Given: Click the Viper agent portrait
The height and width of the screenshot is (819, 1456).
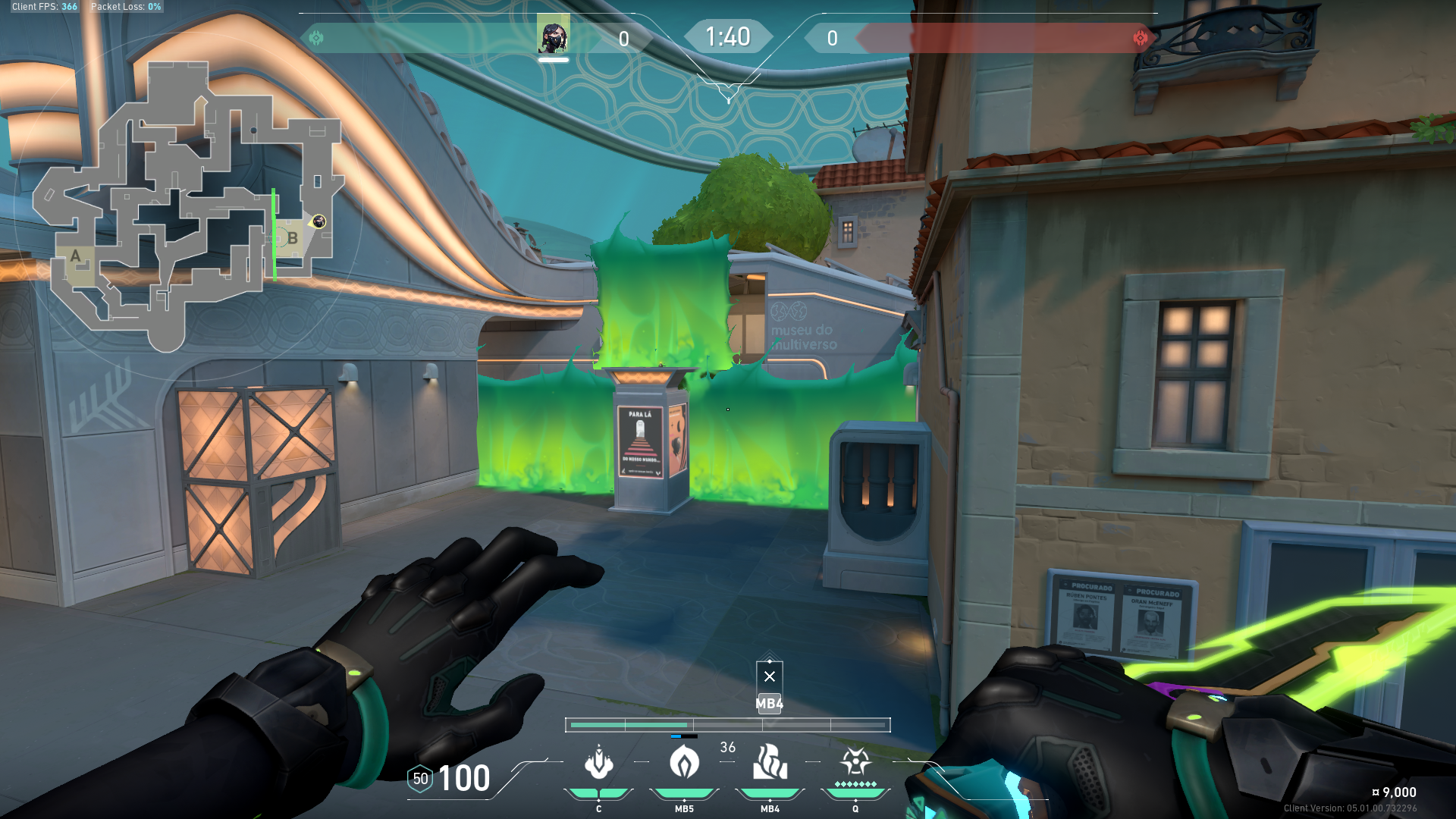Looking at the screenshot, I should [x=553, y=37].
